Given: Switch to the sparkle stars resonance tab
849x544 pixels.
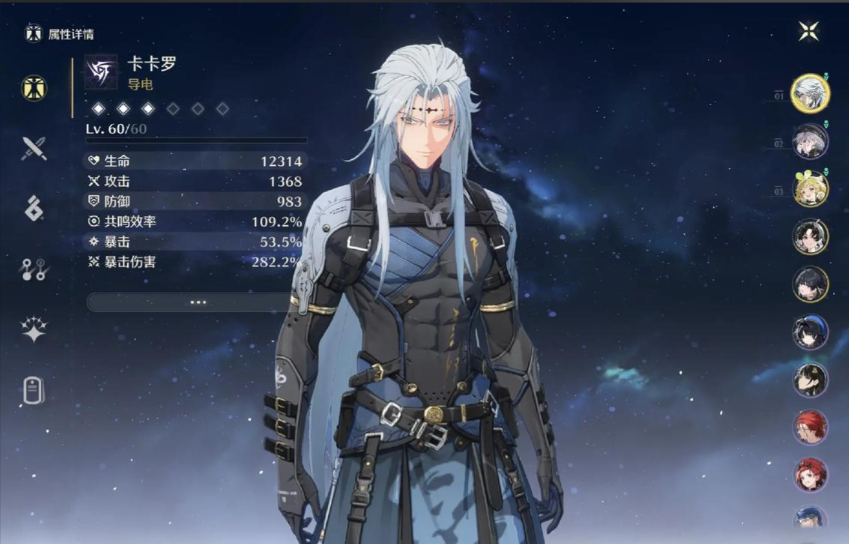Looking at the screenshot, I should tap(35, 330).
